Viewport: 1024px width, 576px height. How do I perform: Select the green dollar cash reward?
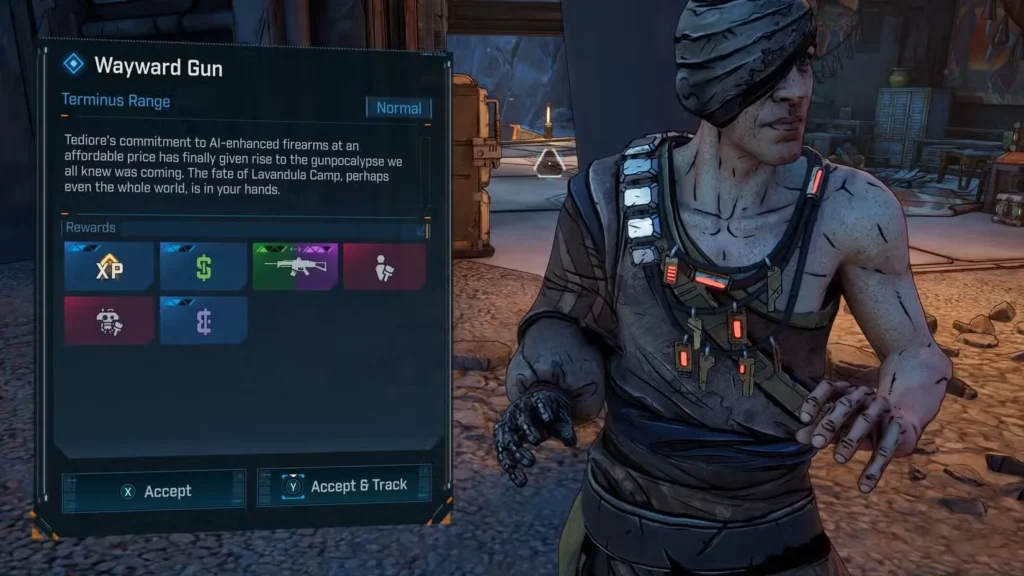(203, 267)
